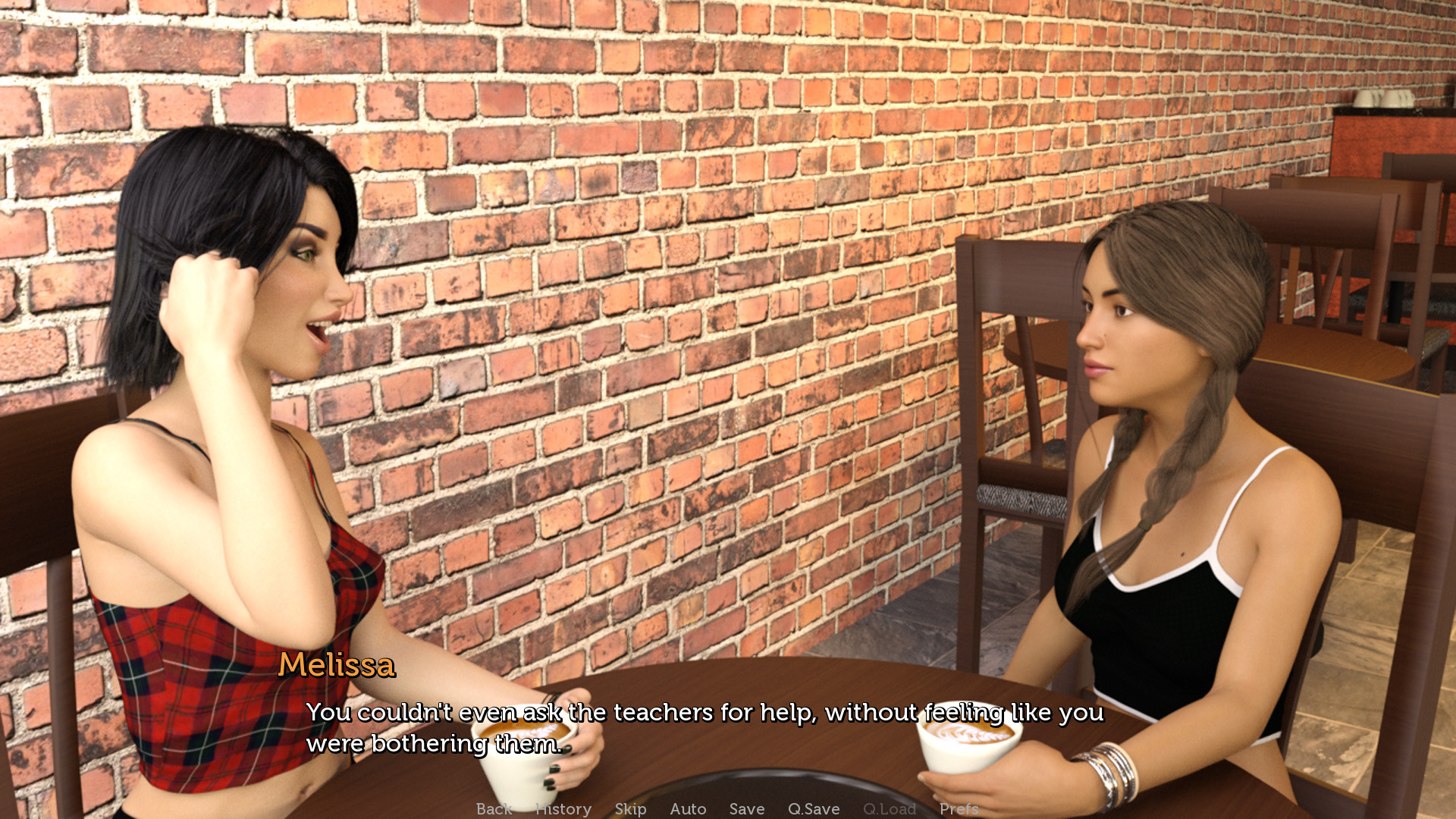The image size is (1456, 819).
Task: Perform a Q.Save quick save
Action: click(814, 809)
